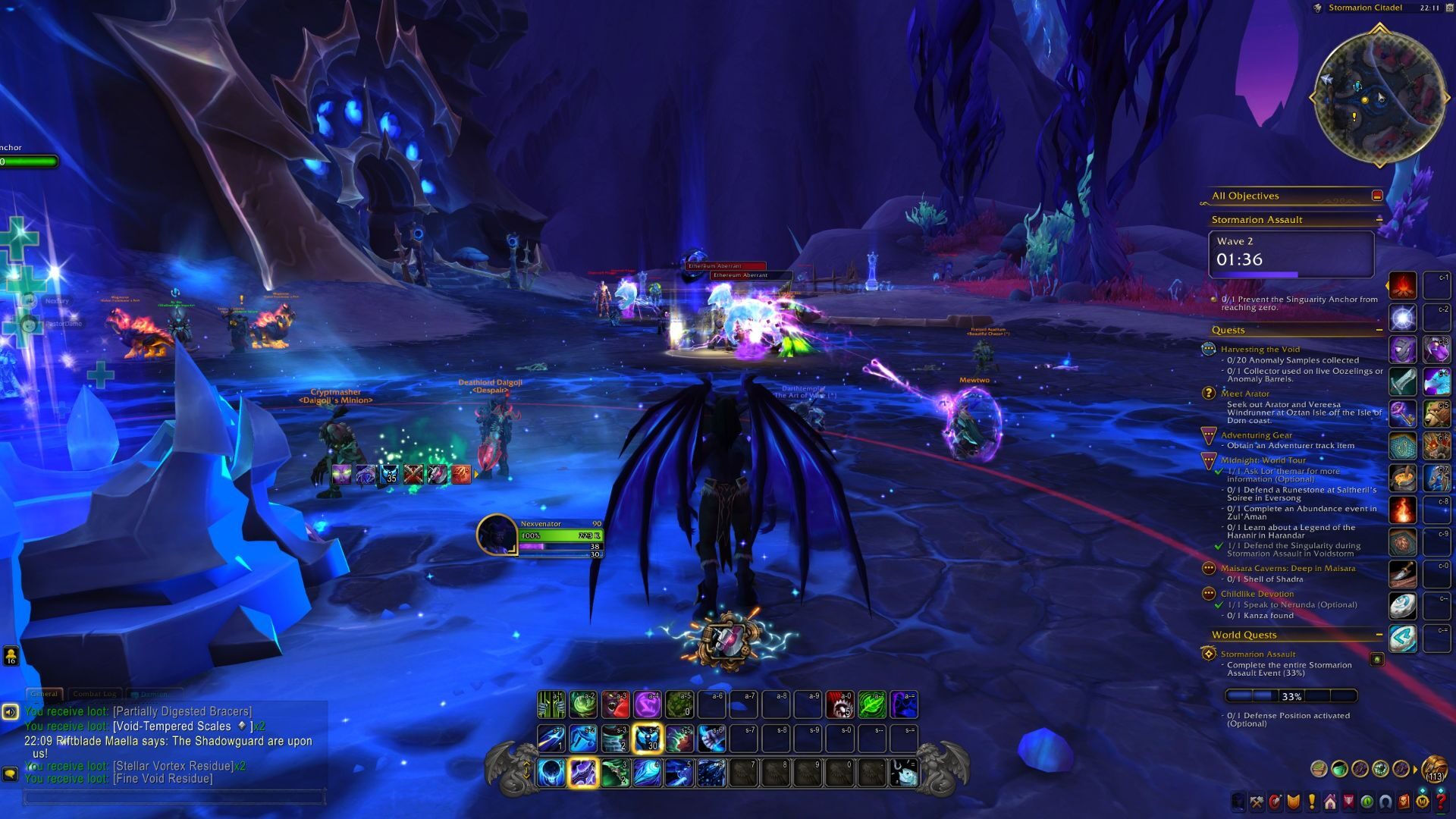Select the General chat tab
This screenshot has width=1456, height=819.
click(44, 693)
